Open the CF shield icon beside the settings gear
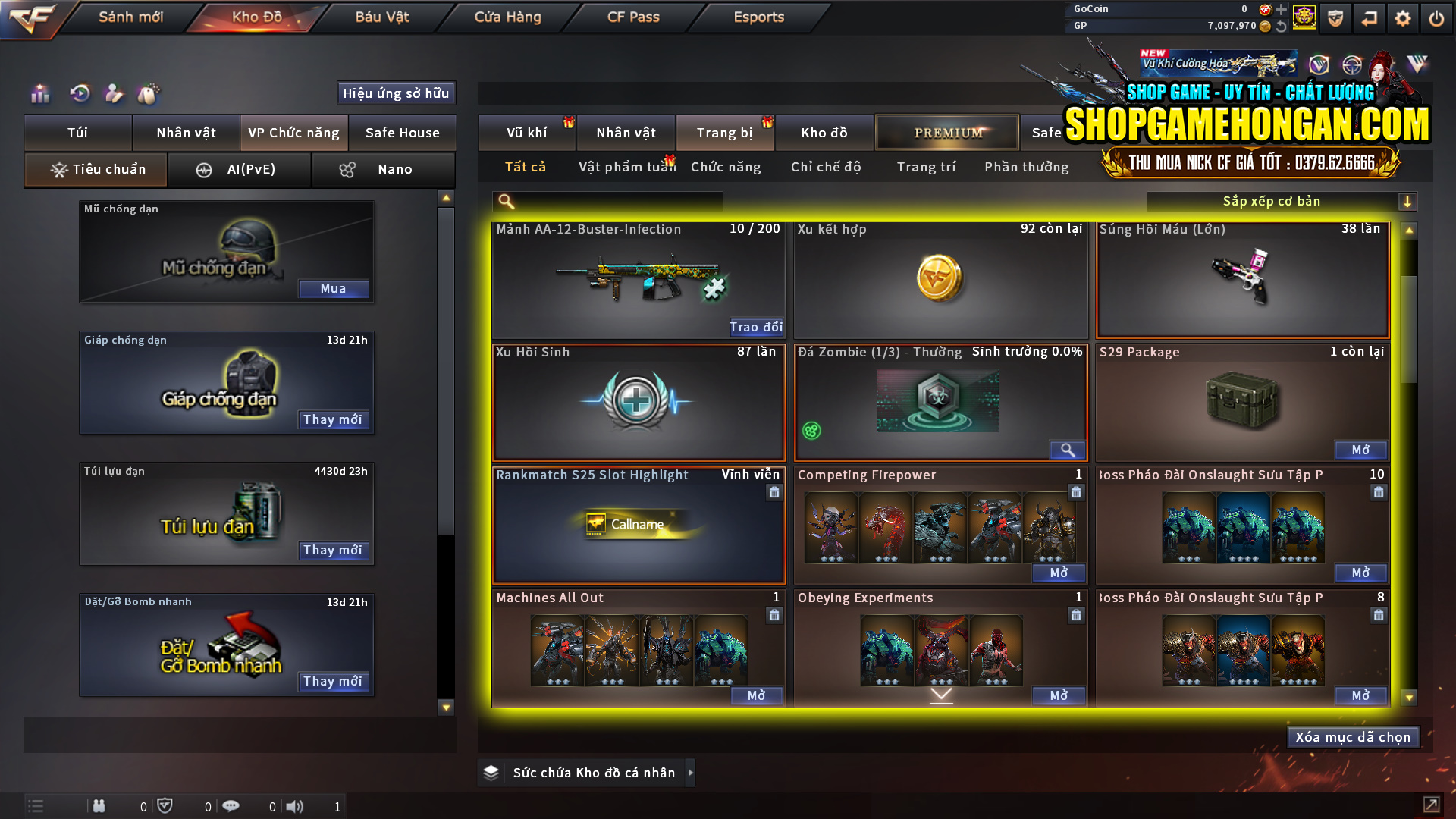 point(1335,18)
